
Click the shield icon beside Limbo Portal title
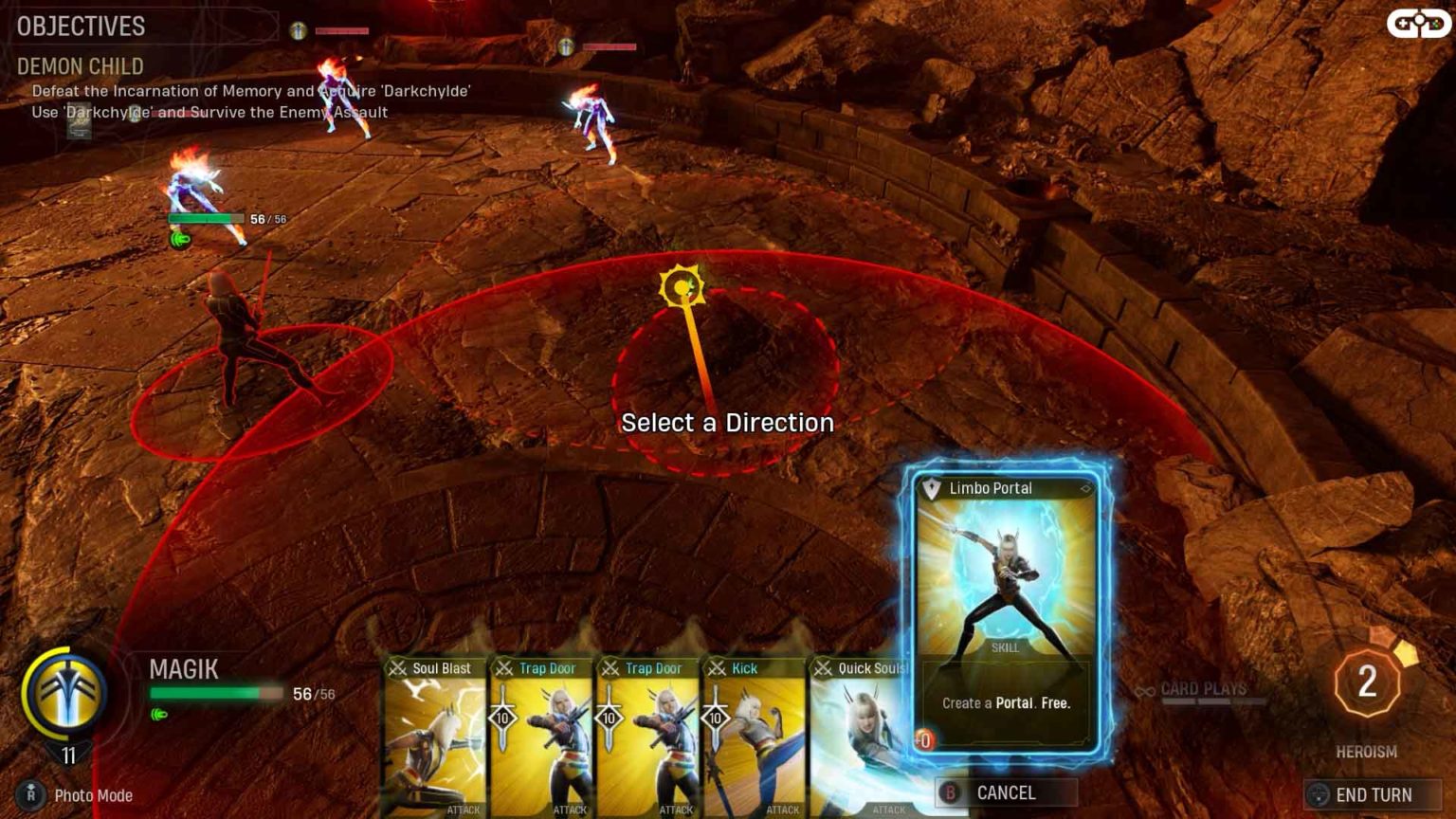(x=934, y=488)
